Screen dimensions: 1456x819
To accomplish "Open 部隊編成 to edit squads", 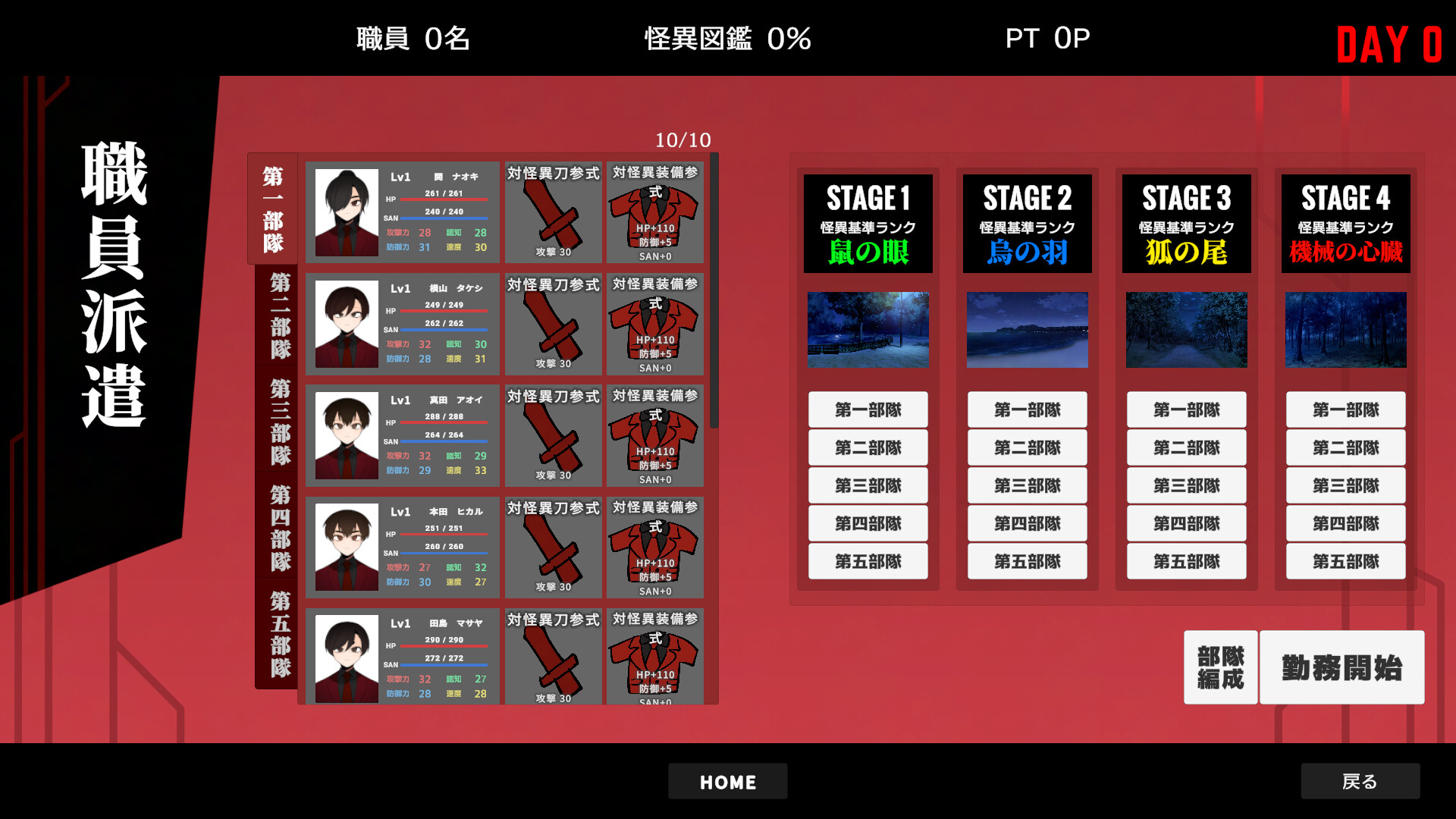I will 1219,668.
